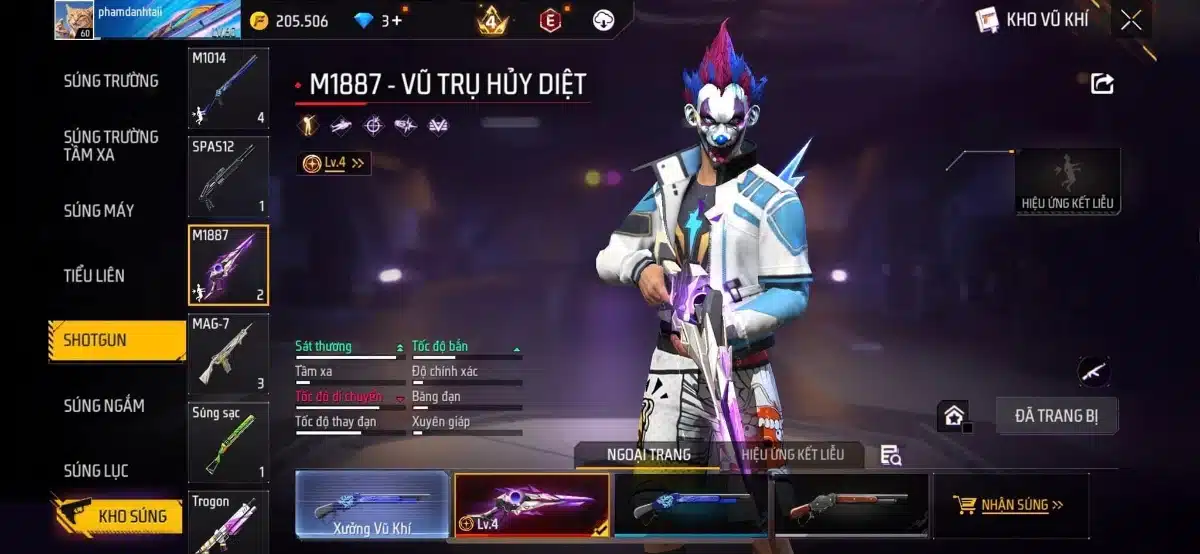The width and height of the screenshot is (1200, 554).
Task: Switch to Súng Lục category
Action: (96, 470)
